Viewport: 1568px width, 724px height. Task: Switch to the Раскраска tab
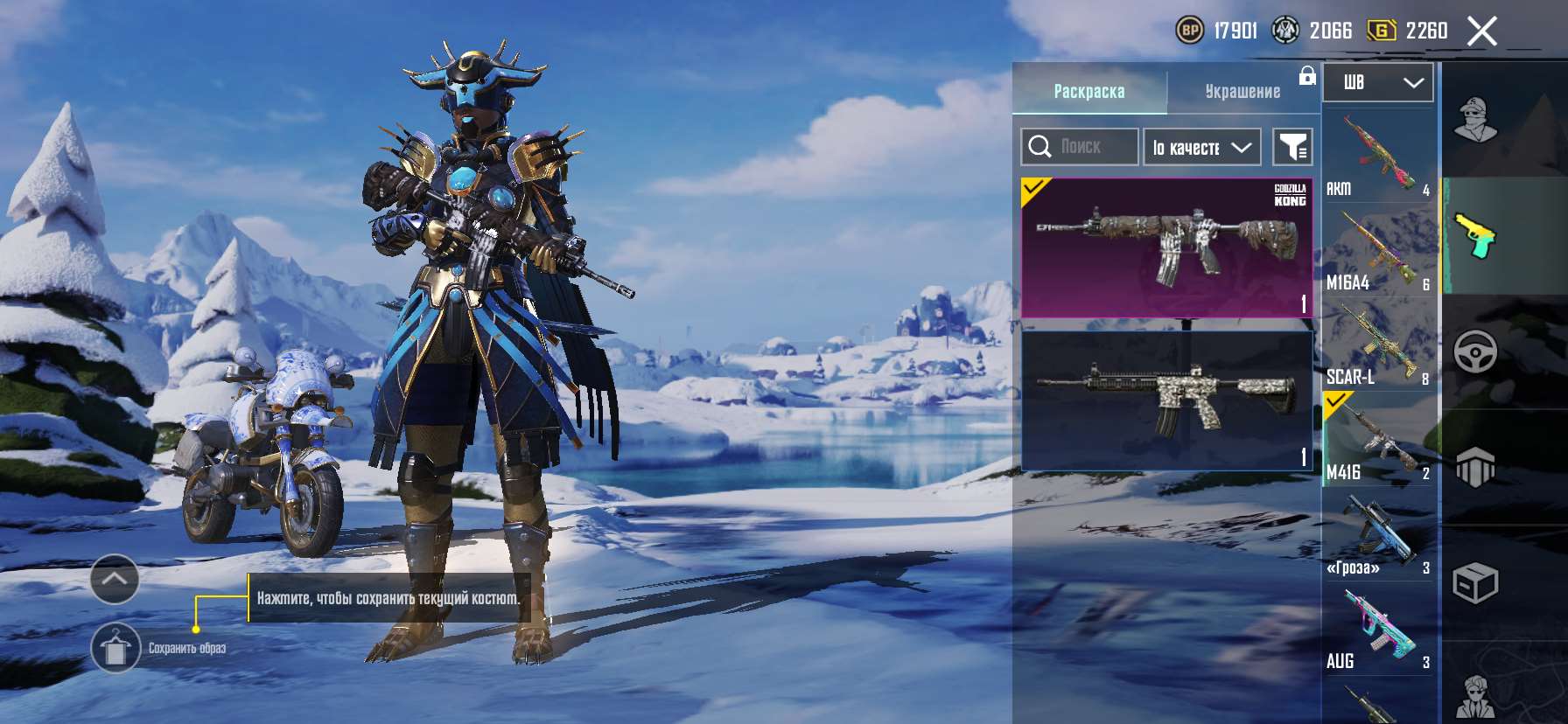coord(1088,91)
